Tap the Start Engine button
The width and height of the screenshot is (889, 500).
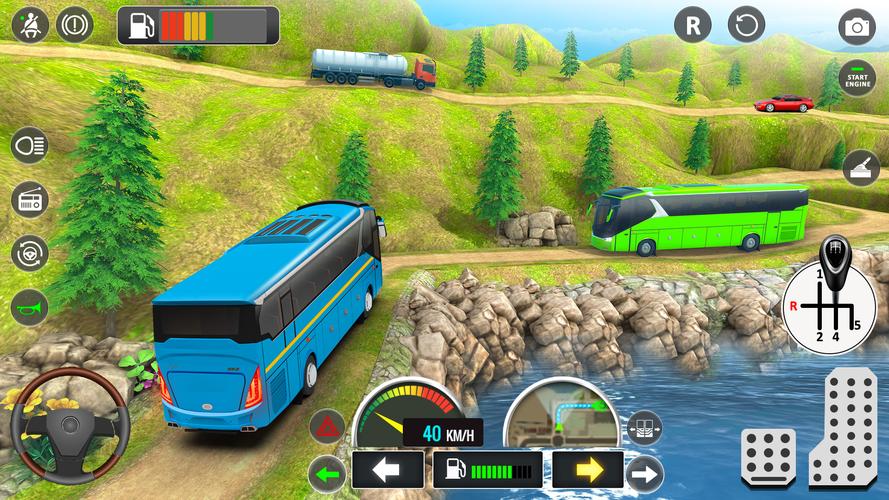coord(856,77)
